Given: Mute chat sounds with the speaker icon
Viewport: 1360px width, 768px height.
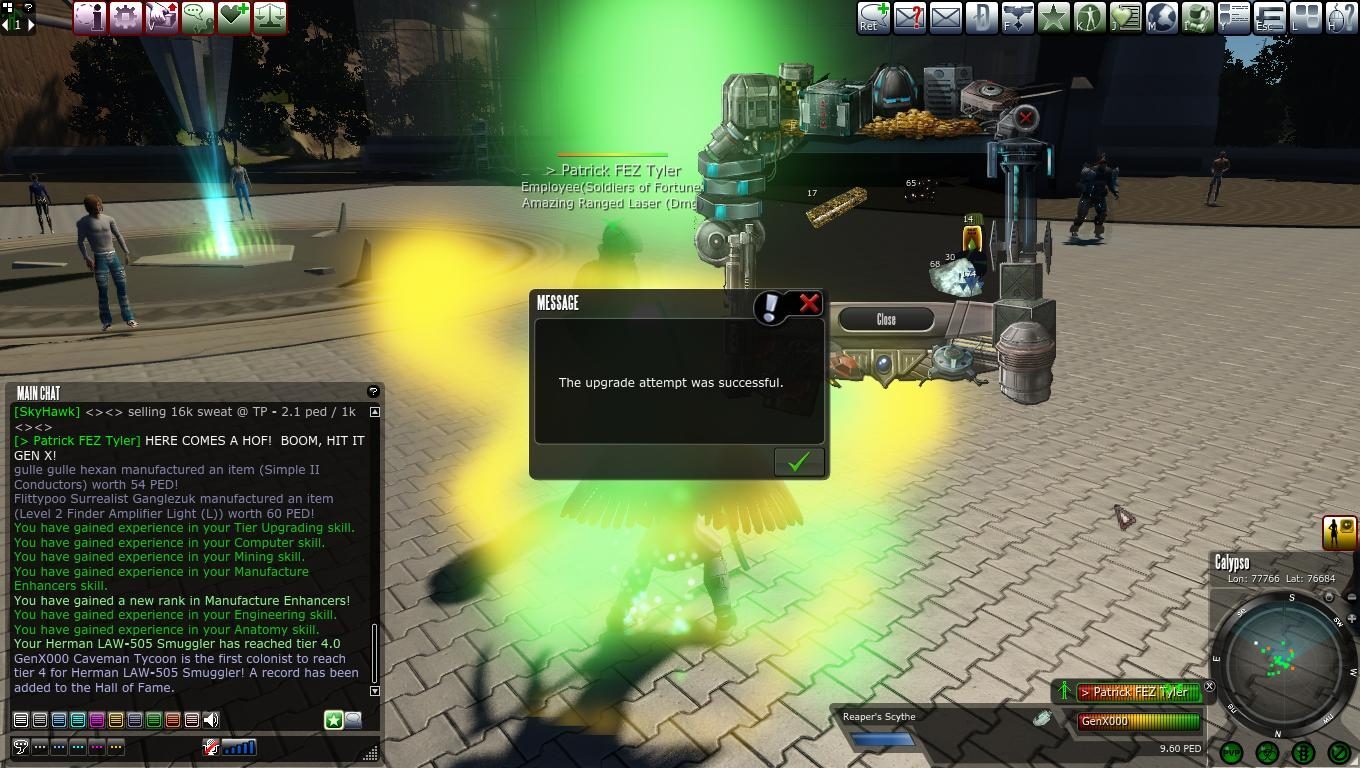Looking at the screenshot, I should (x=210, y=719).
